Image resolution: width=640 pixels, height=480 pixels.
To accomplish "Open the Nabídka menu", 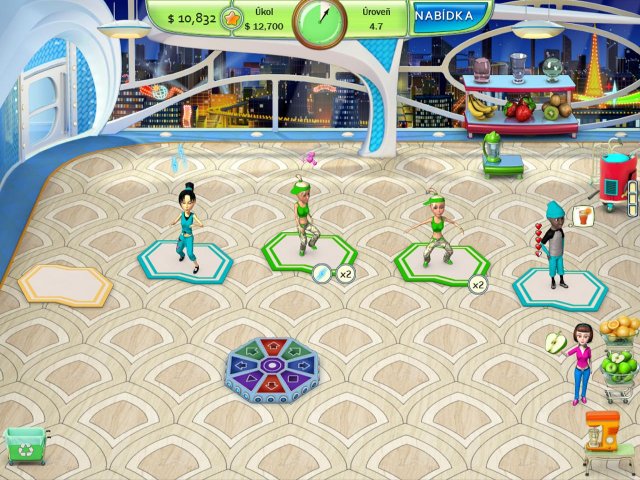I will click(x=449, y=17).
